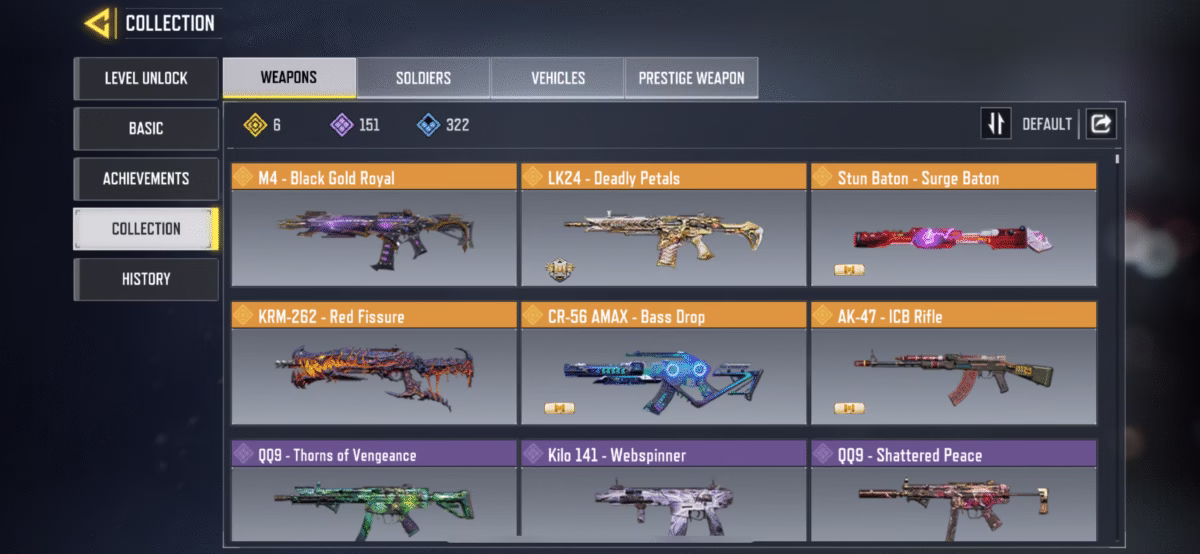Select the Basic menu entry
Image resolution: width=1200 pixels, height=554 pixels.
(x=146, y=128)
